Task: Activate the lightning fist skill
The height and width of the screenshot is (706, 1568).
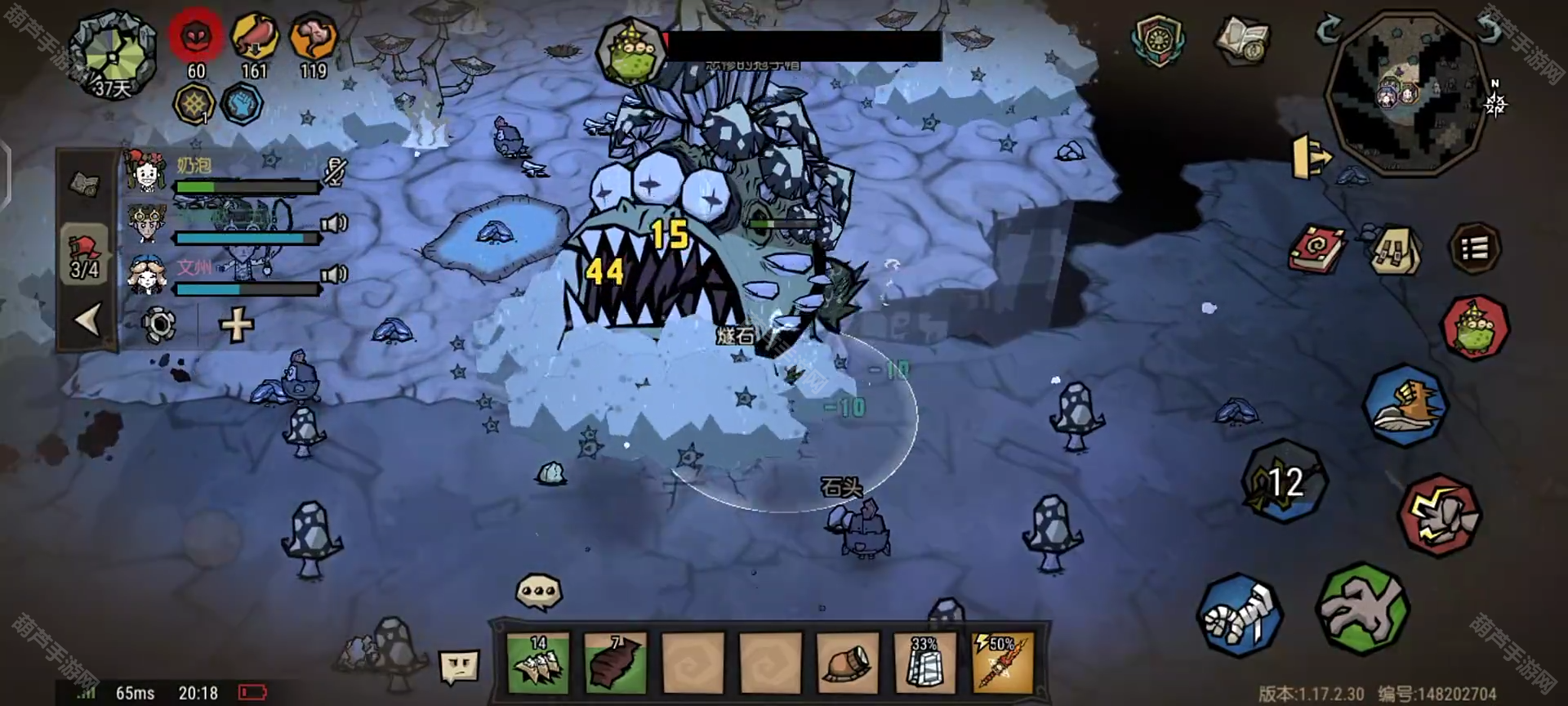Action: pyautogui.click(x=1439, y=516)
